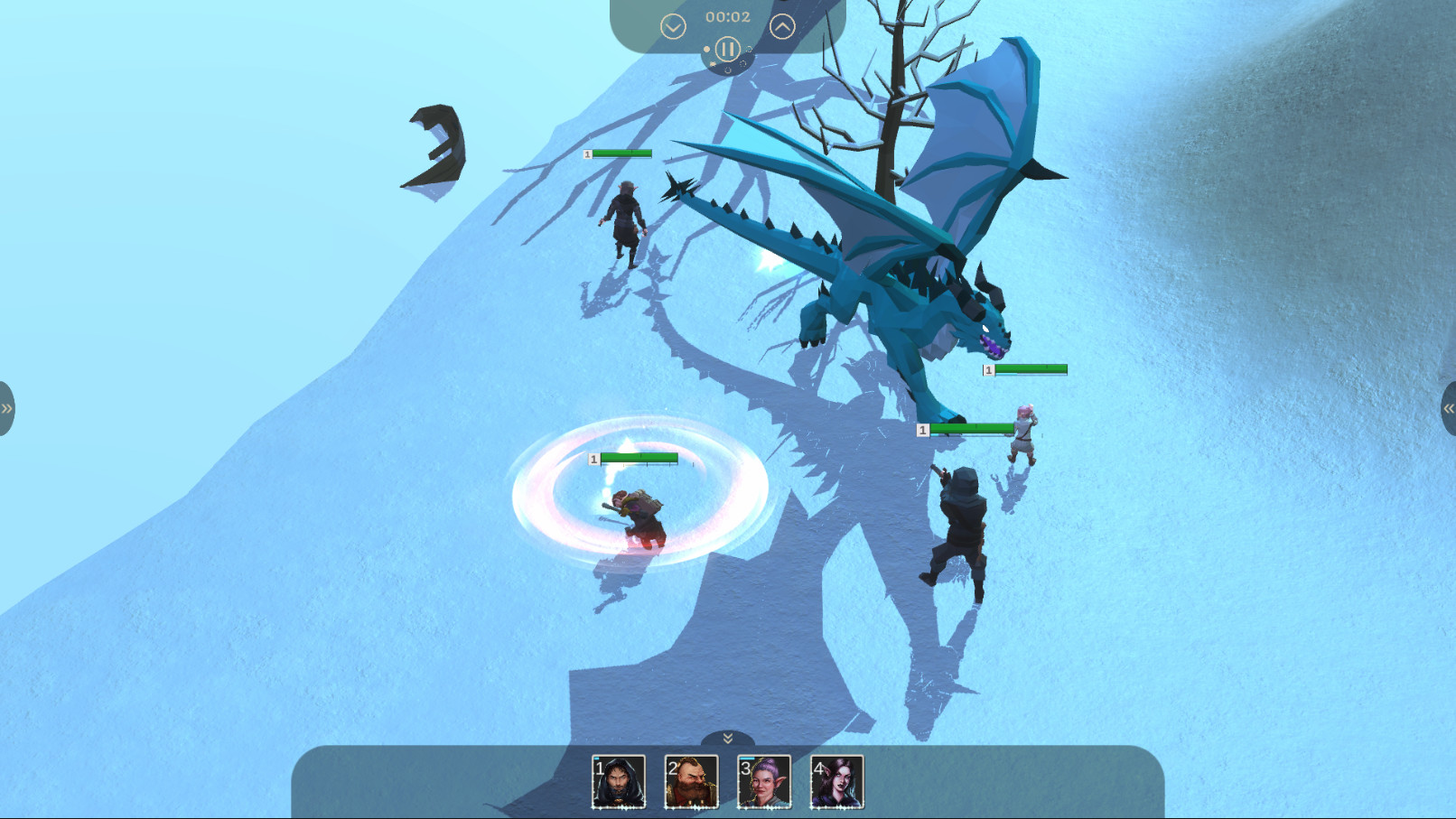Select the dark elf portrait in party slot 4
The height and width of the screenshot is (819, 1456).
836,782
